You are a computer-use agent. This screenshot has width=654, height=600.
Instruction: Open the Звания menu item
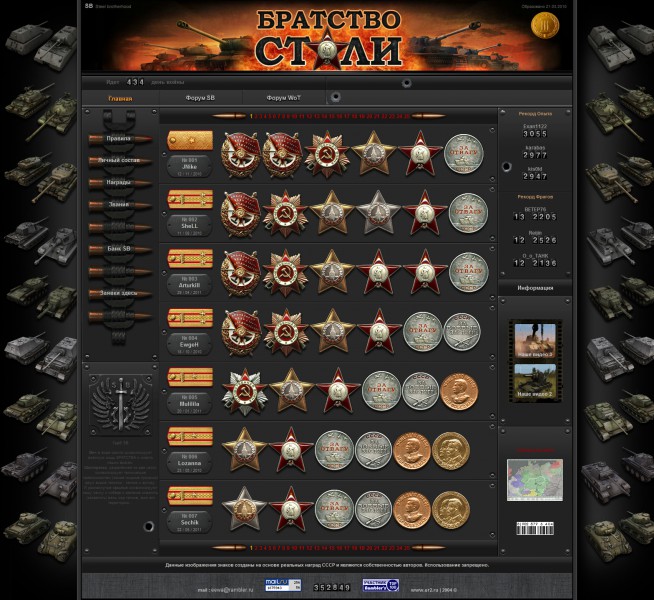tap(119, 205)
